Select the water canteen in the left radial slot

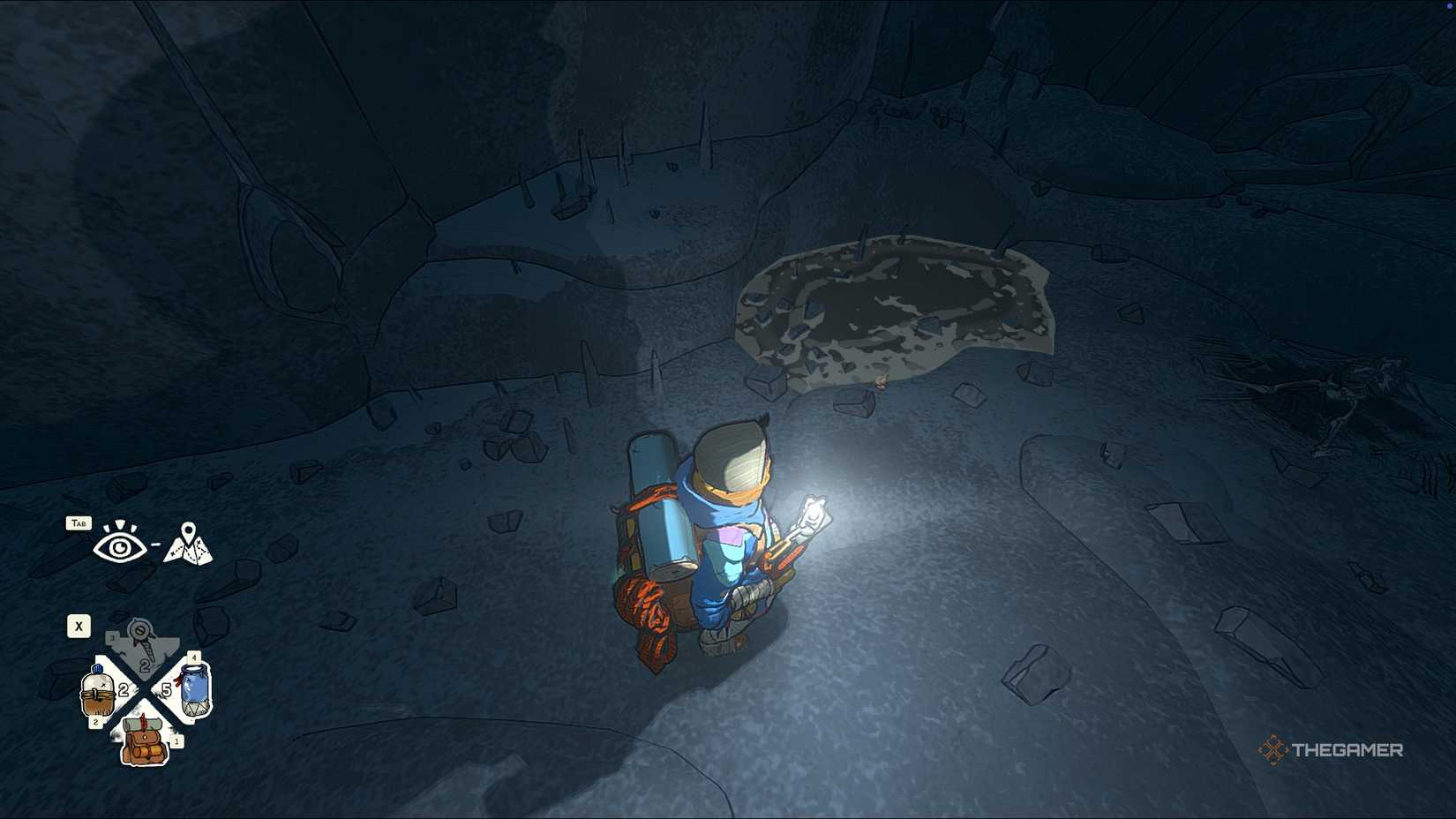coord(97,689)
